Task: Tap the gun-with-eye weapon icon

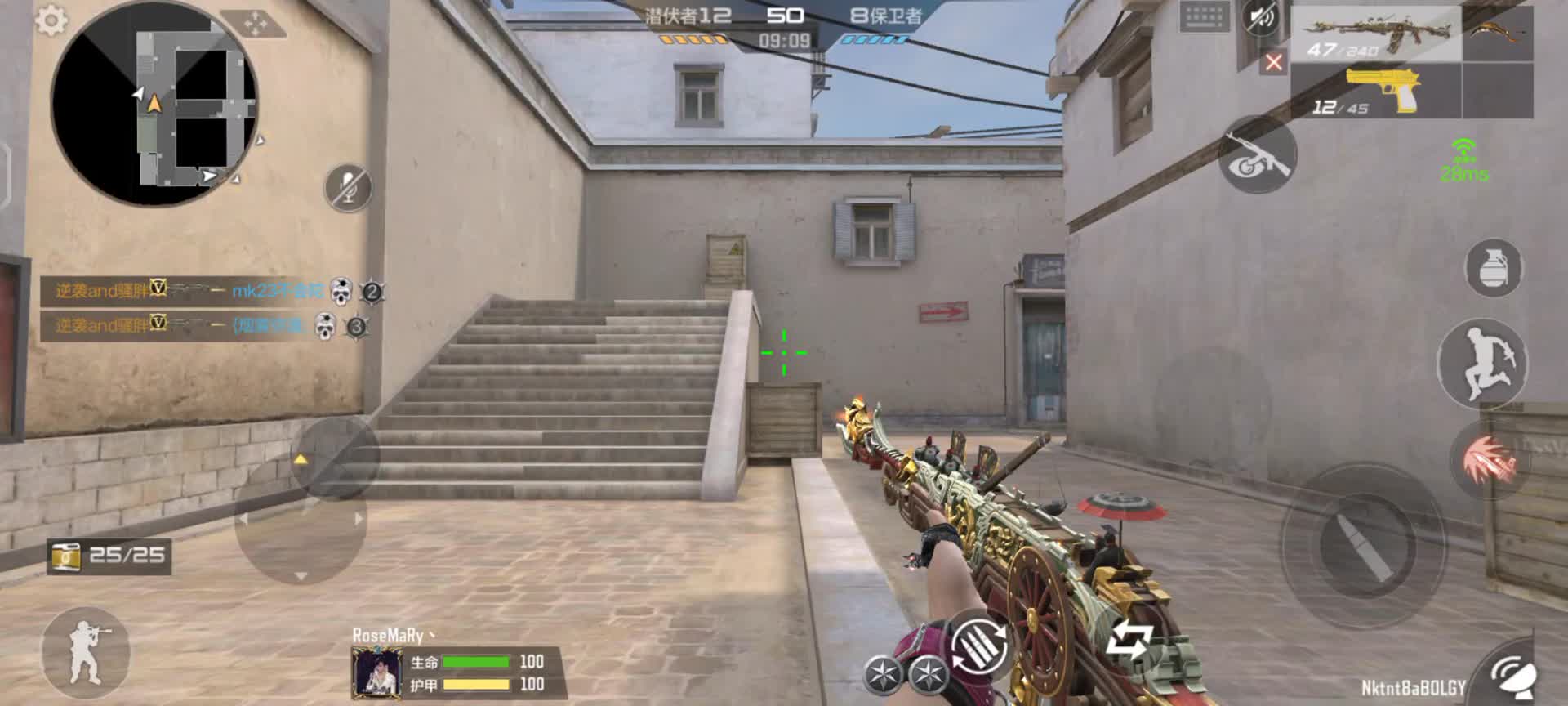Action: coord(1258,156)
